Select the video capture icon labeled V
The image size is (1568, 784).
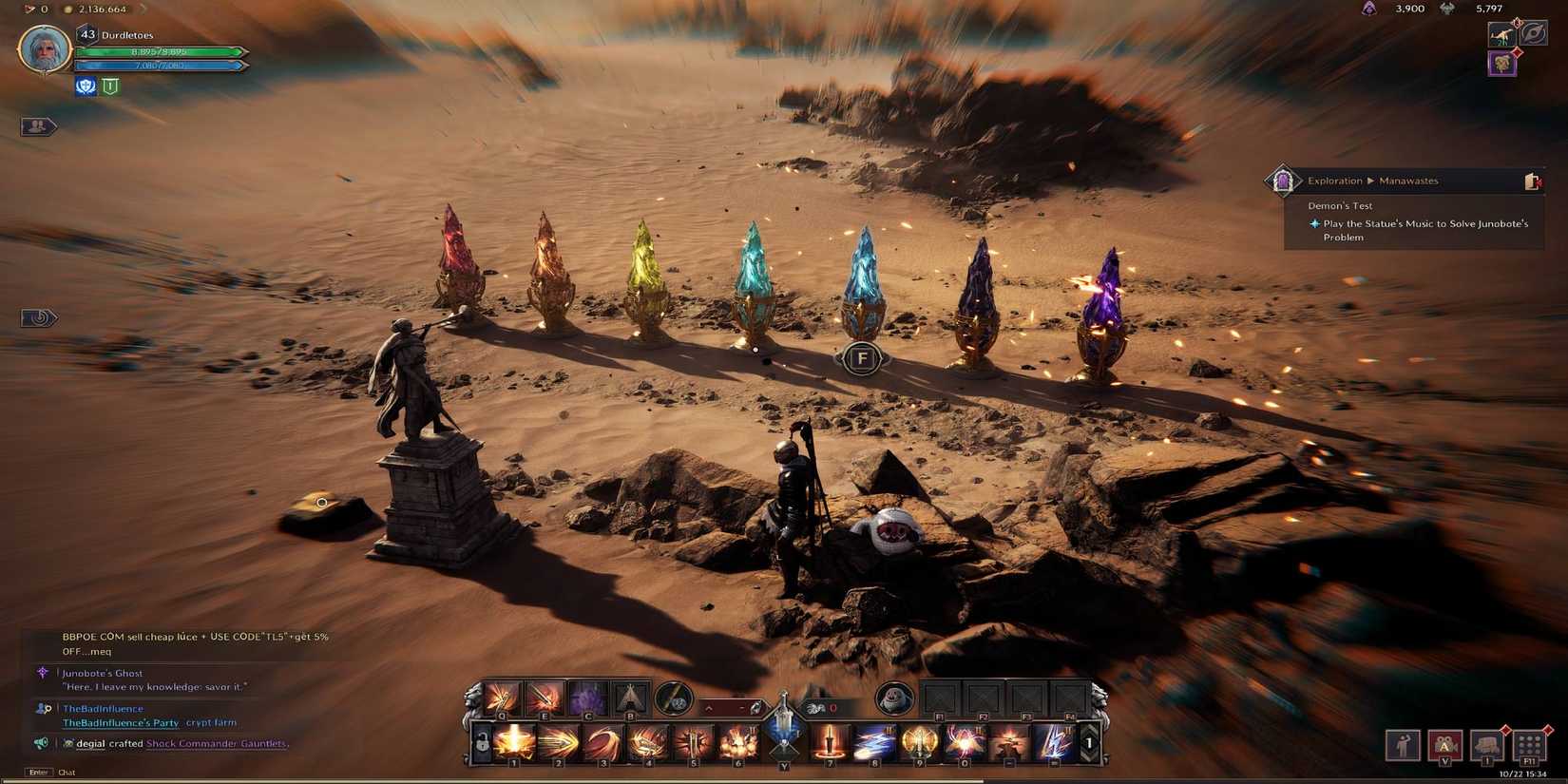pyautogui.click(x=1445, y=746)
